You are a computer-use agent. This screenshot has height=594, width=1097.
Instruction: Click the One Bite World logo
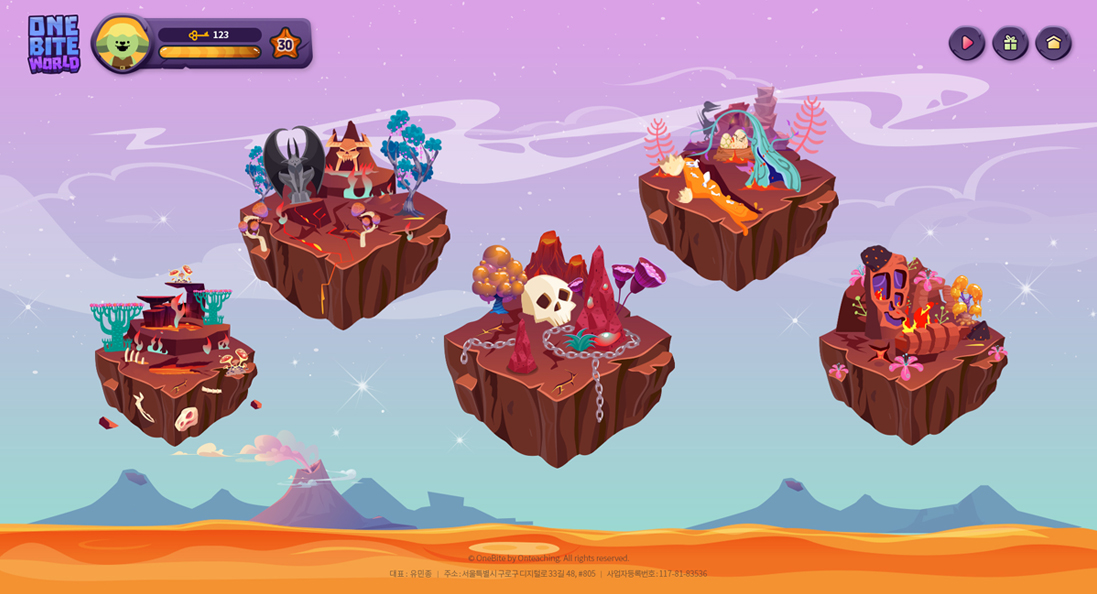click(x=53, y=44)
